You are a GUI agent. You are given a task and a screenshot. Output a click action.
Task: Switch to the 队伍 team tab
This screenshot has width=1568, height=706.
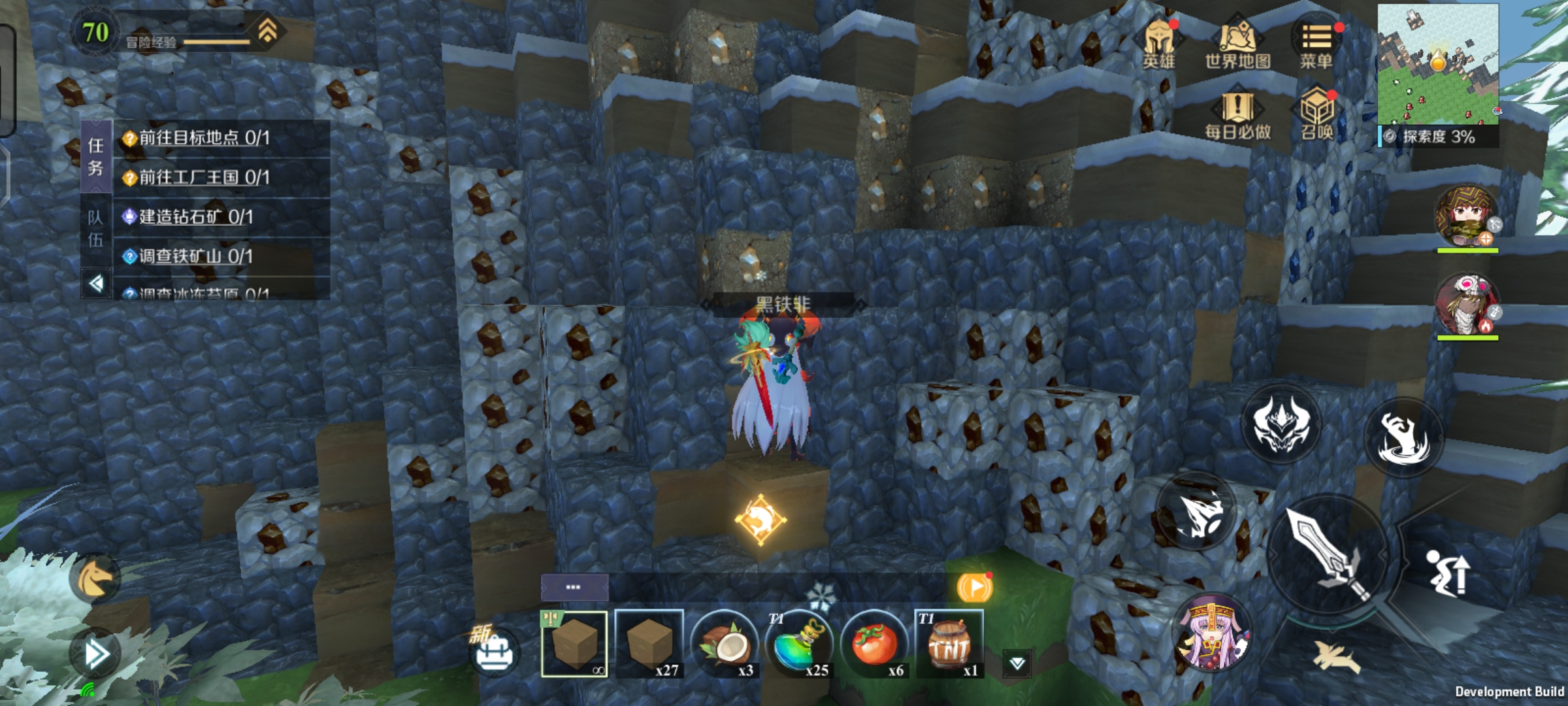click(x=95, y=229)
